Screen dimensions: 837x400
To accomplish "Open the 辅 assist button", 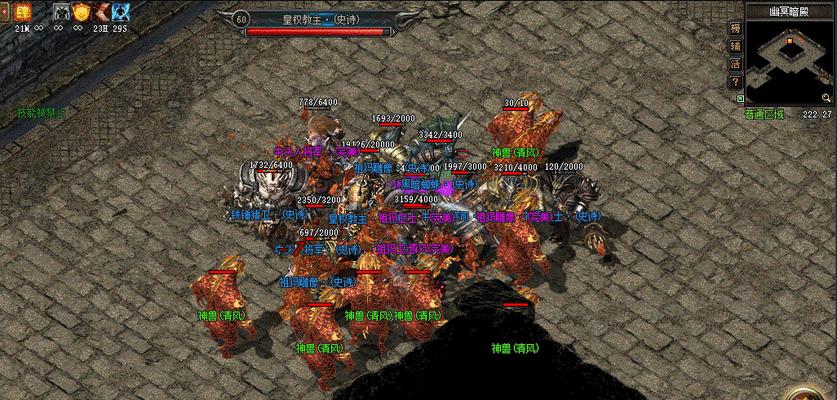I will (x=736, y=45).
